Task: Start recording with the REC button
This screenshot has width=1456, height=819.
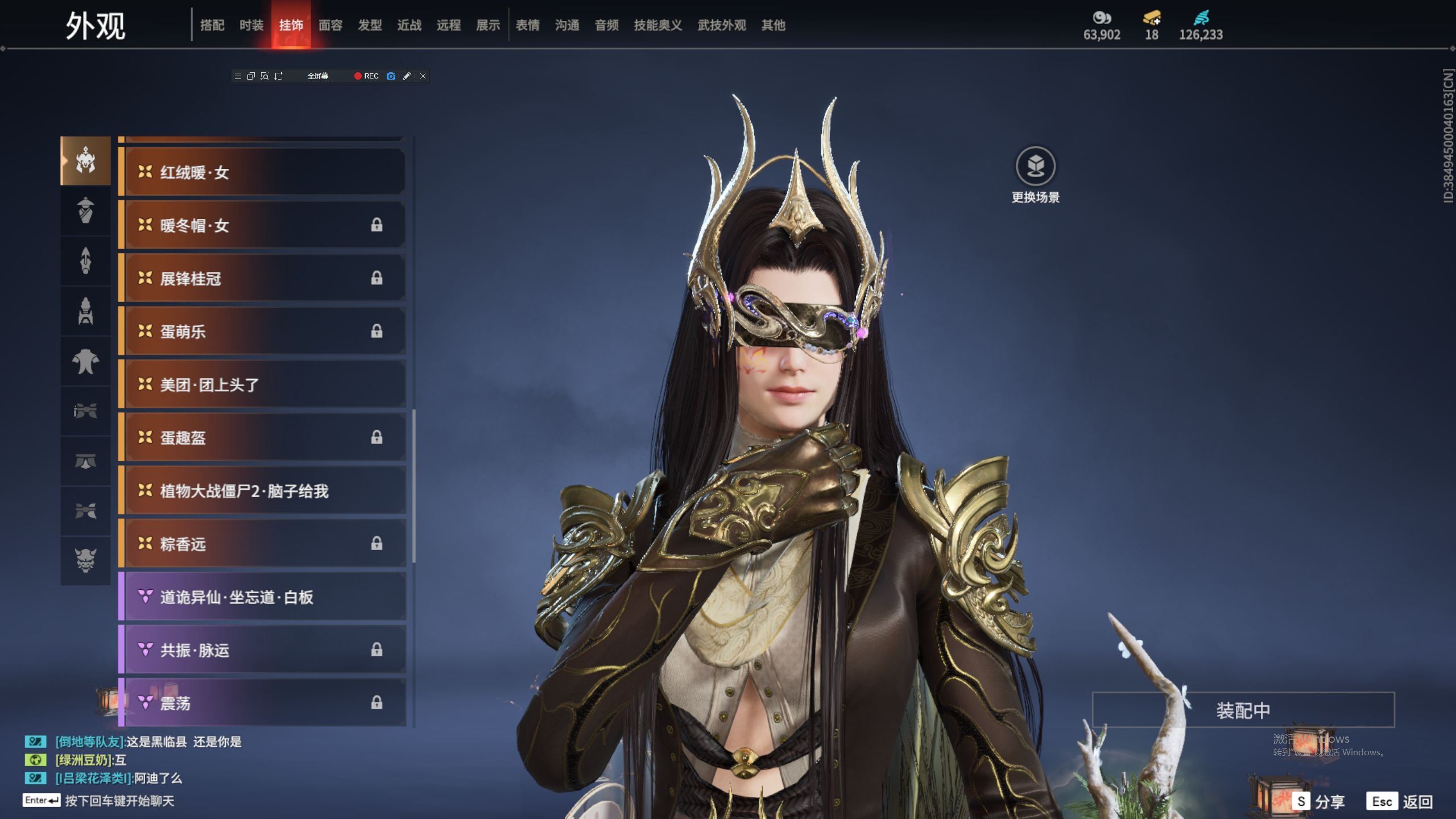Action: (x=366, y=76)
